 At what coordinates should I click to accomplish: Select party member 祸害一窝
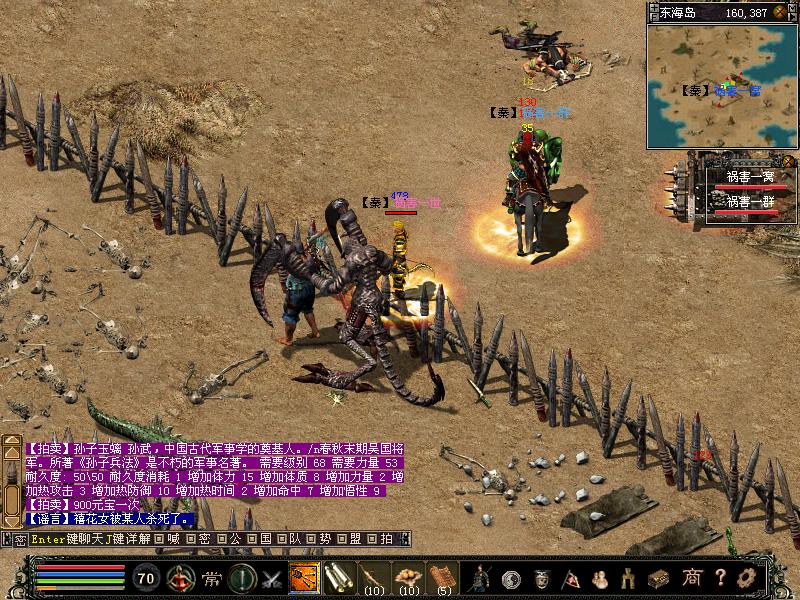[749, 177]
